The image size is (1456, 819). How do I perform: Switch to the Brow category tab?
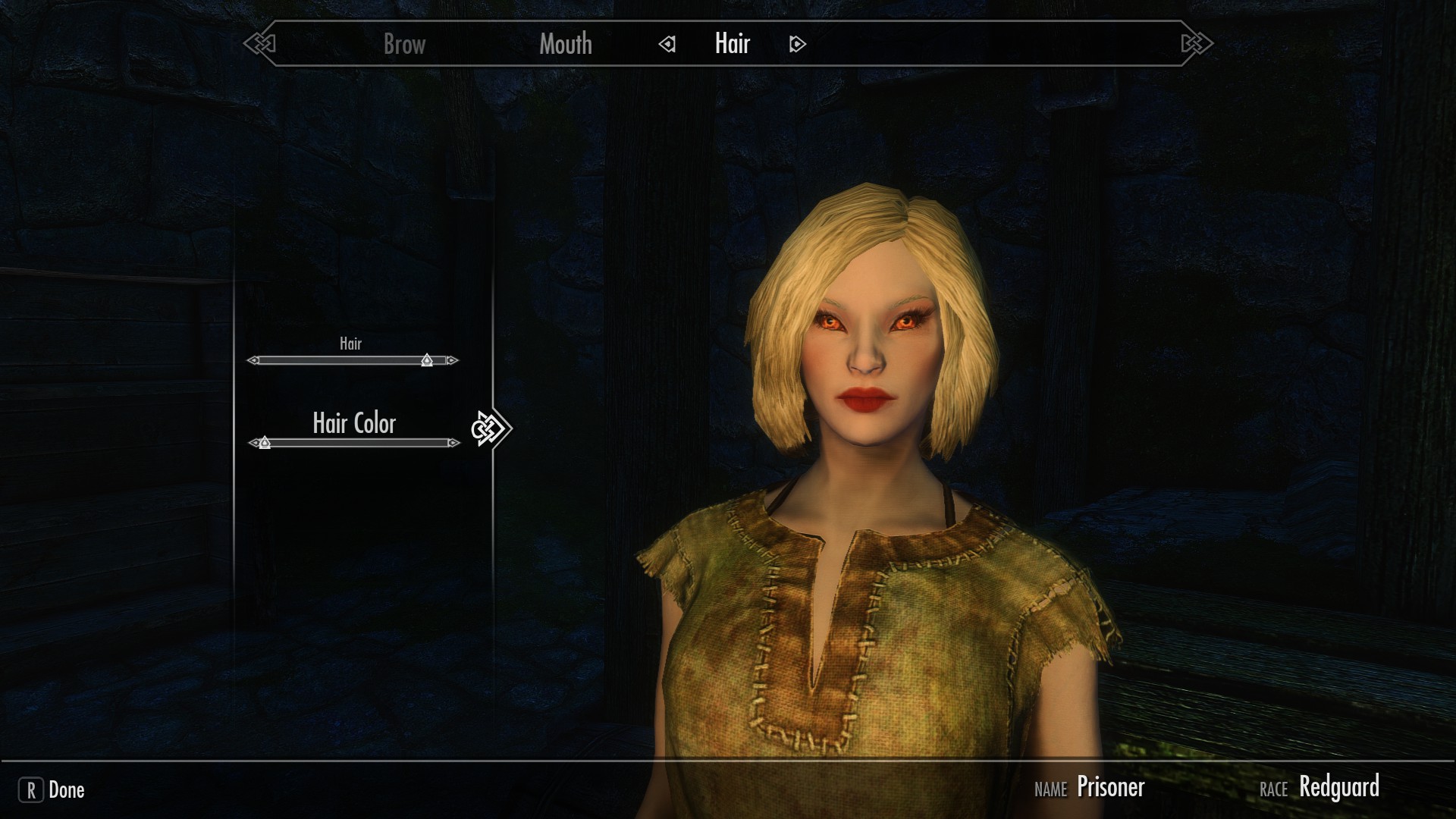404,44
